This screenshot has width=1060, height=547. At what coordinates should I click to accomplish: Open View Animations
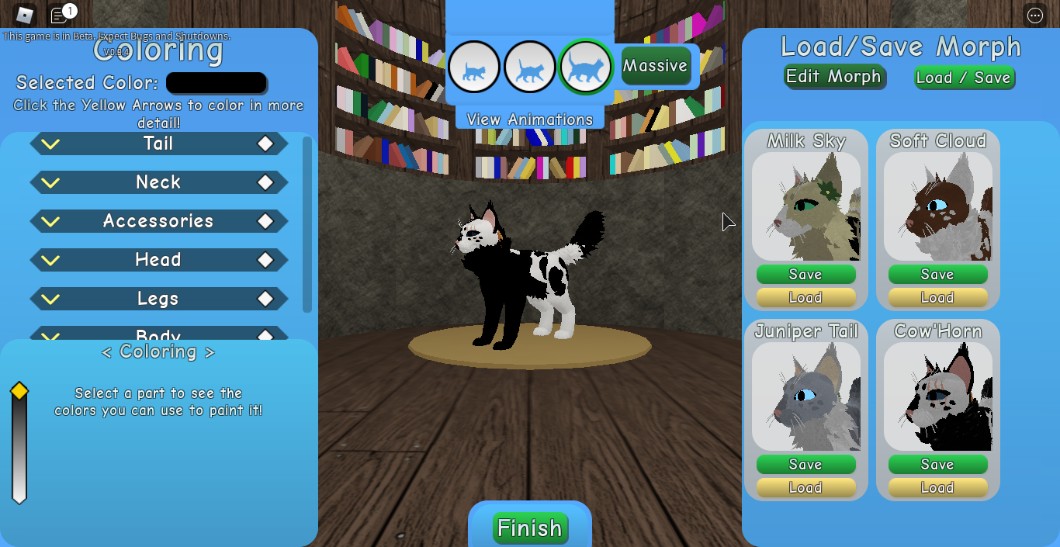529,119
